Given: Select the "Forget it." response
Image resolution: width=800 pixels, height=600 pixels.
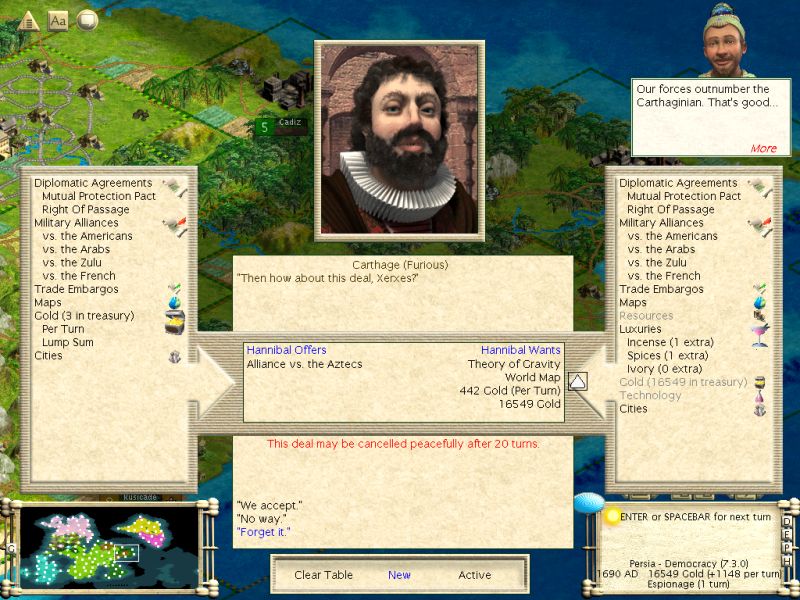Looking at the screenshot, I should (263, 532).
